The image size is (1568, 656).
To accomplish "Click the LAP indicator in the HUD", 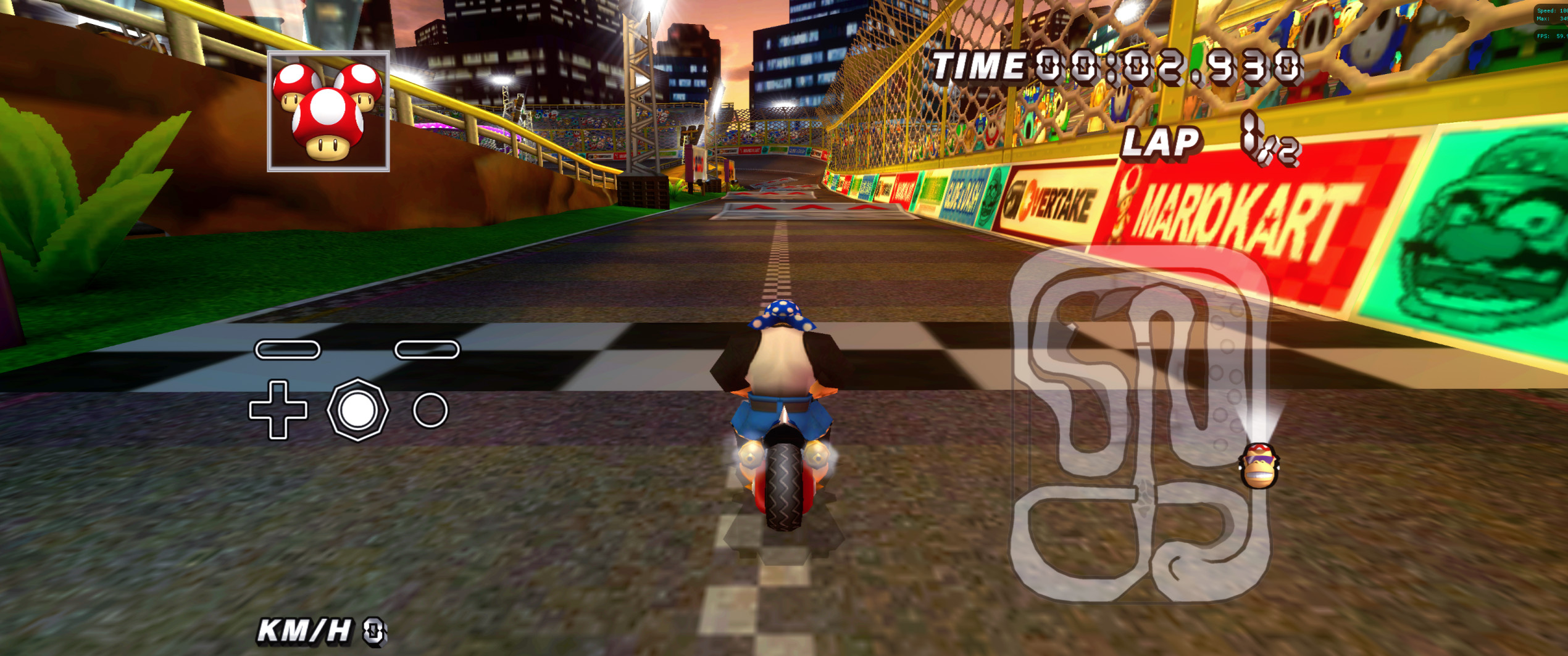I will click(1163, 143).
